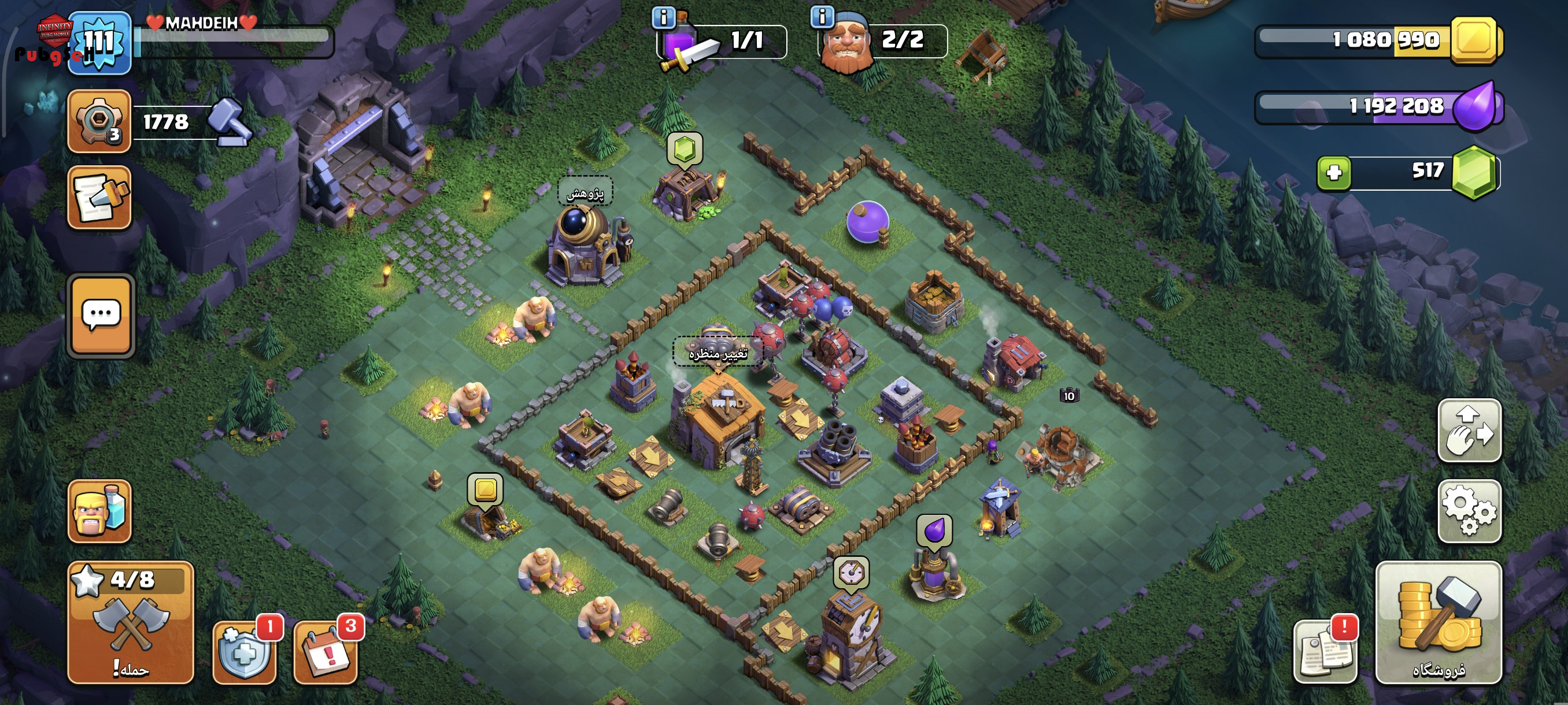
Task: Toggle the layout edit hand-arrows button
Action: pyautogui.click(x=1469, y=430)
